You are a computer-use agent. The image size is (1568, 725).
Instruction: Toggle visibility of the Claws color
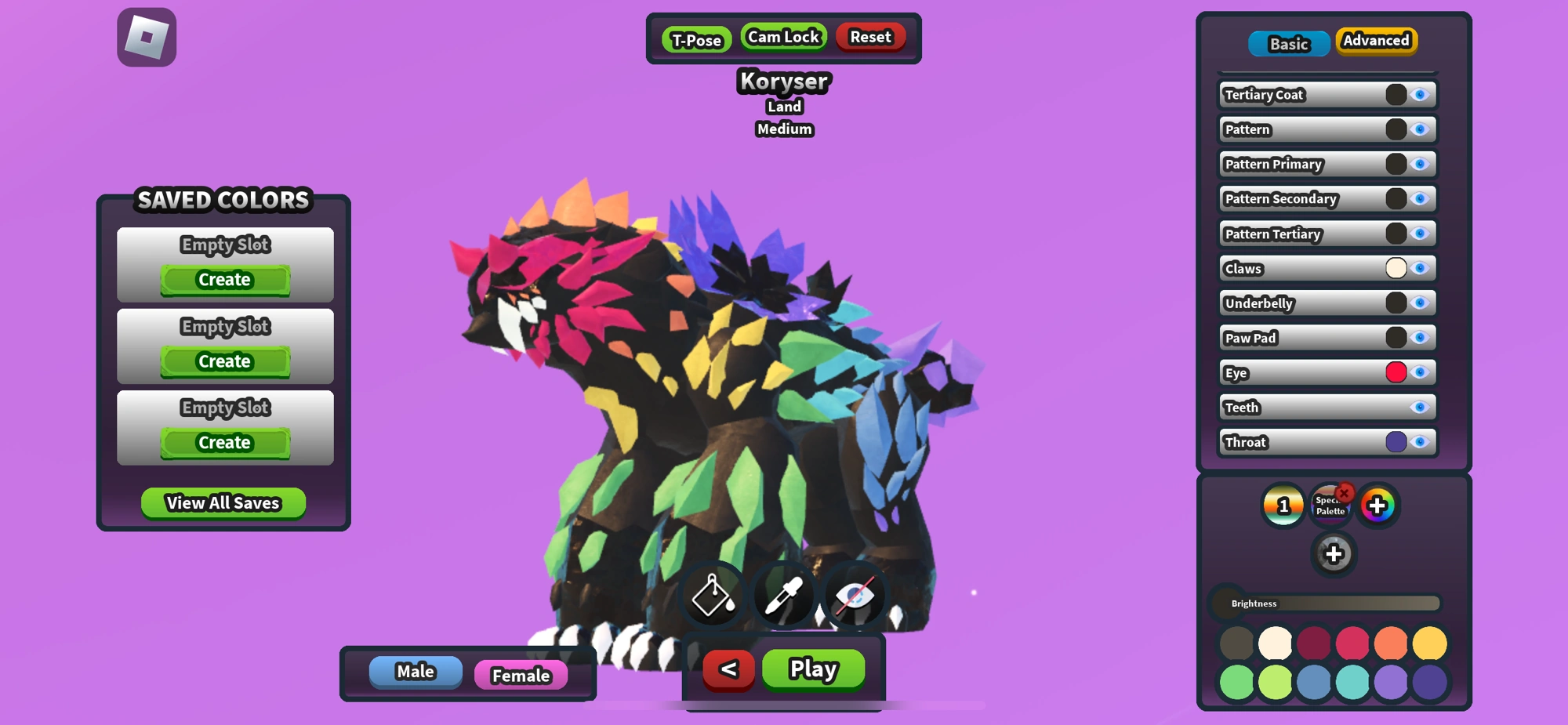[1419, 267]
